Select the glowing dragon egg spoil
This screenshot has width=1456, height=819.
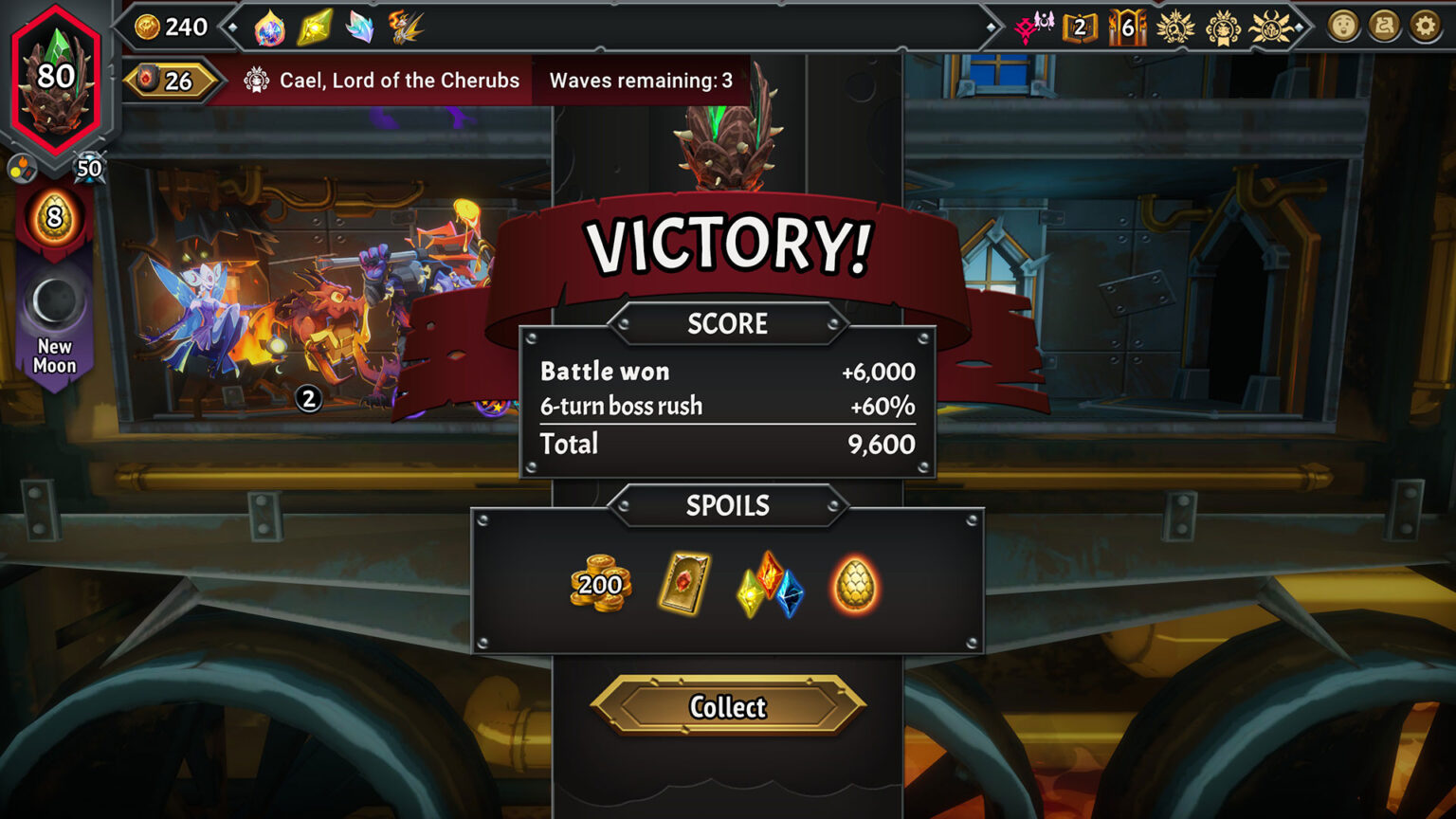(x=854, y=585)
